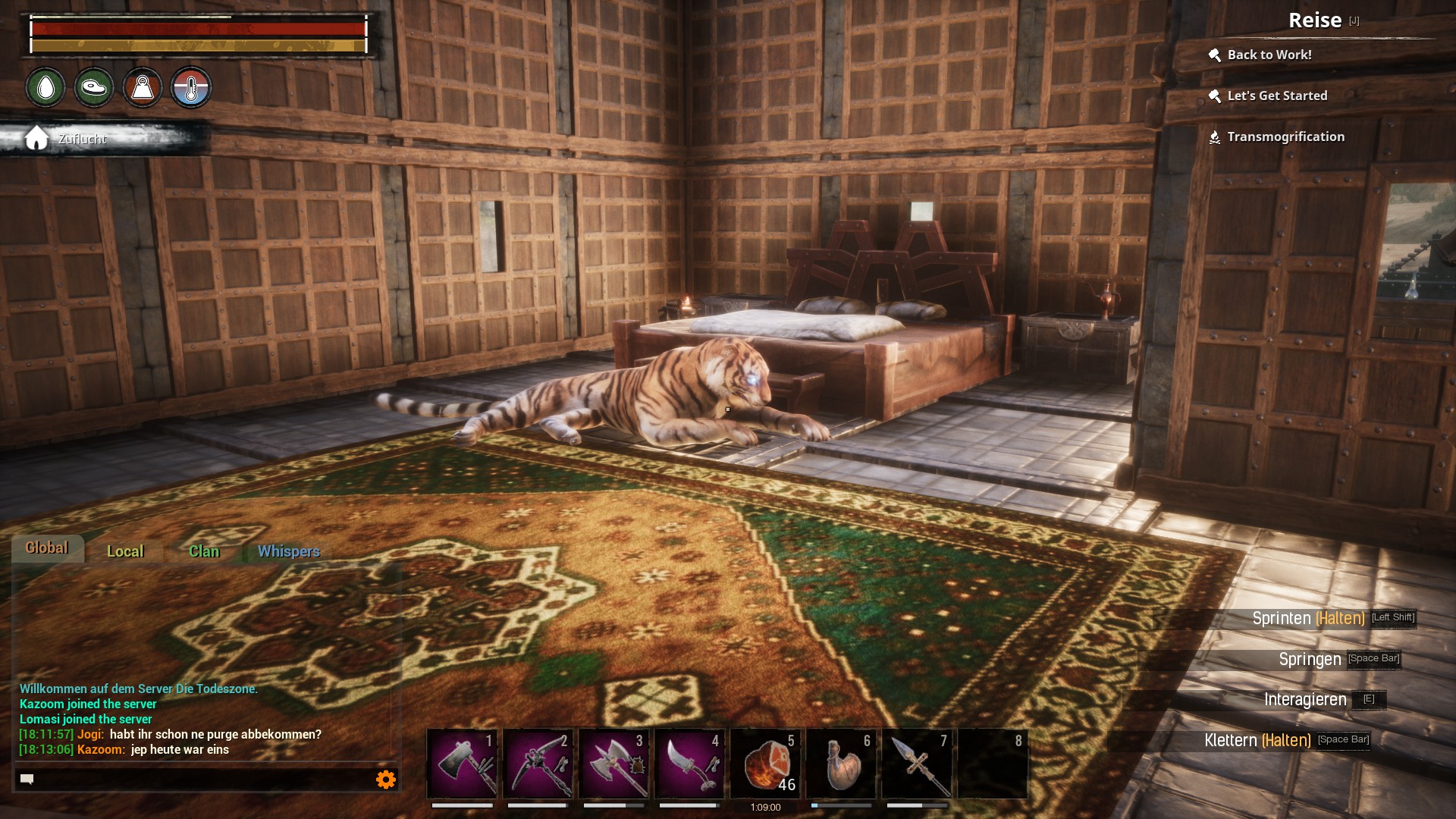Switch to the Whispers chat tab
The image size is (1456, 819).
click(288, 551)
